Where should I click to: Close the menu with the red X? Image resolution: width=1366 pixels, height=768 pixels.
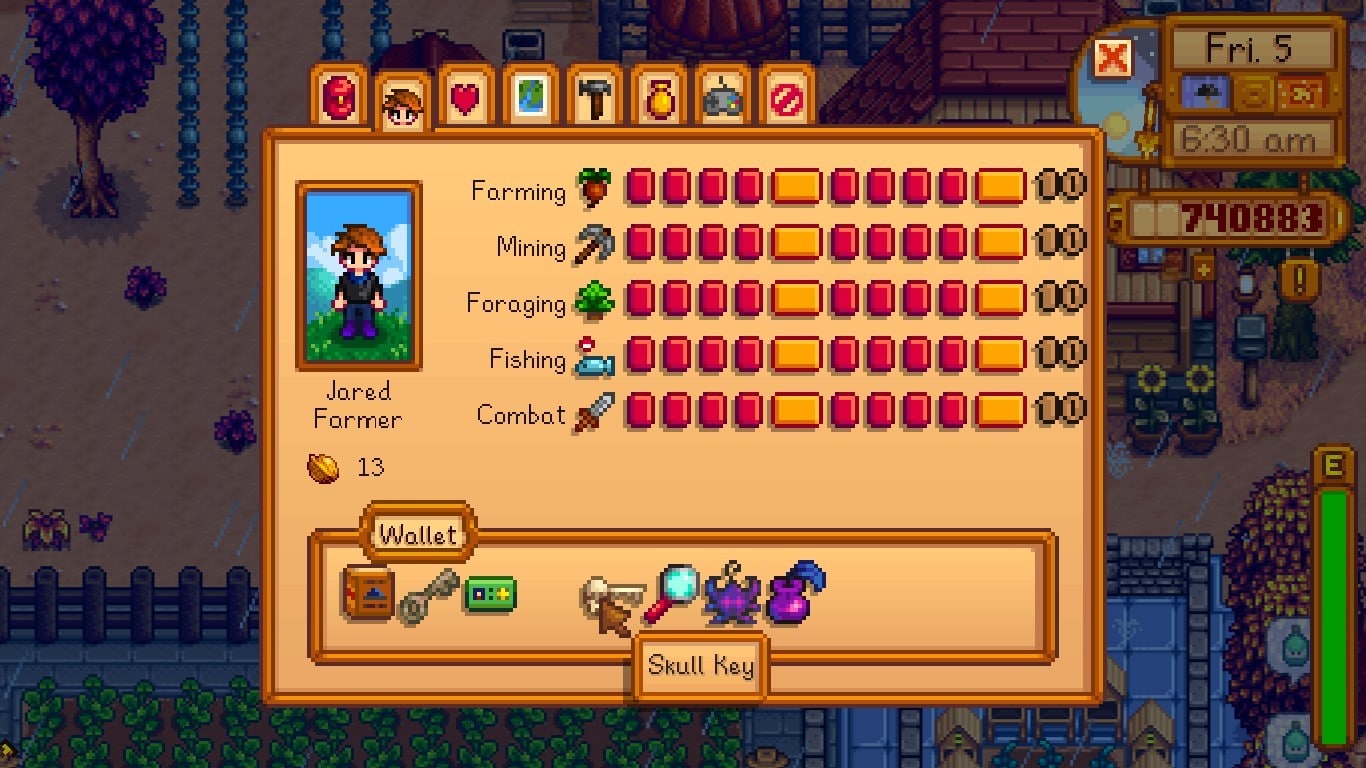[1112, 58]
